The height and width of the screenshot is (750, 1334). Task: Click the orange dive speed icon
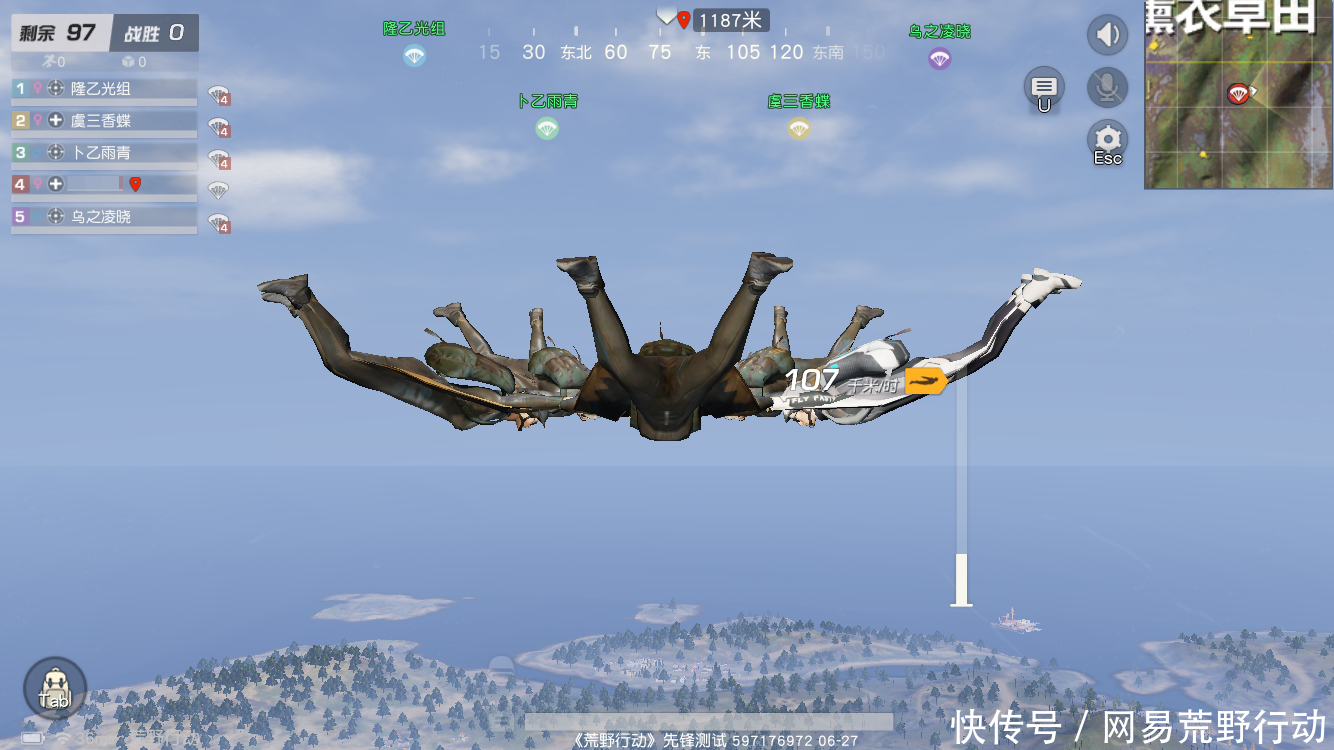pos(926,381)
